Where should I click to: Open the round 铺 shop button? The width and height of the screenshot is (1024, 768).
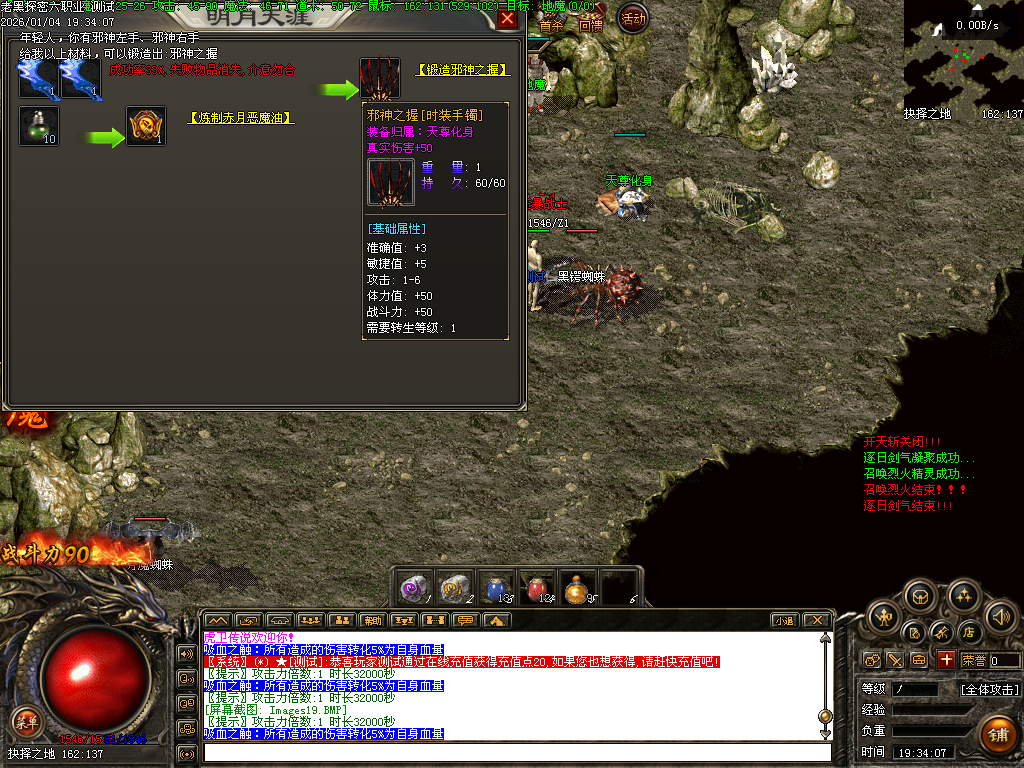pyautogui.click(x=997, y=735)
